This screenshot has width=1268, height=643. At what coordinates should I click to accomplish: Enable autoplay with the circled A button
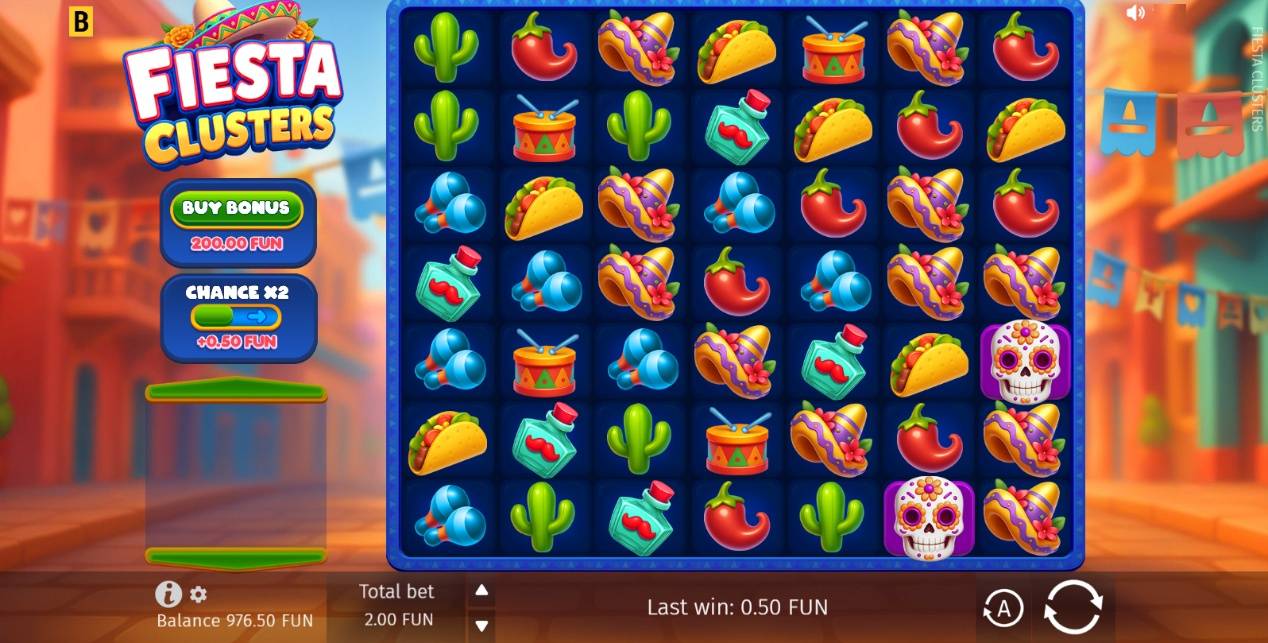(1003, 607)
